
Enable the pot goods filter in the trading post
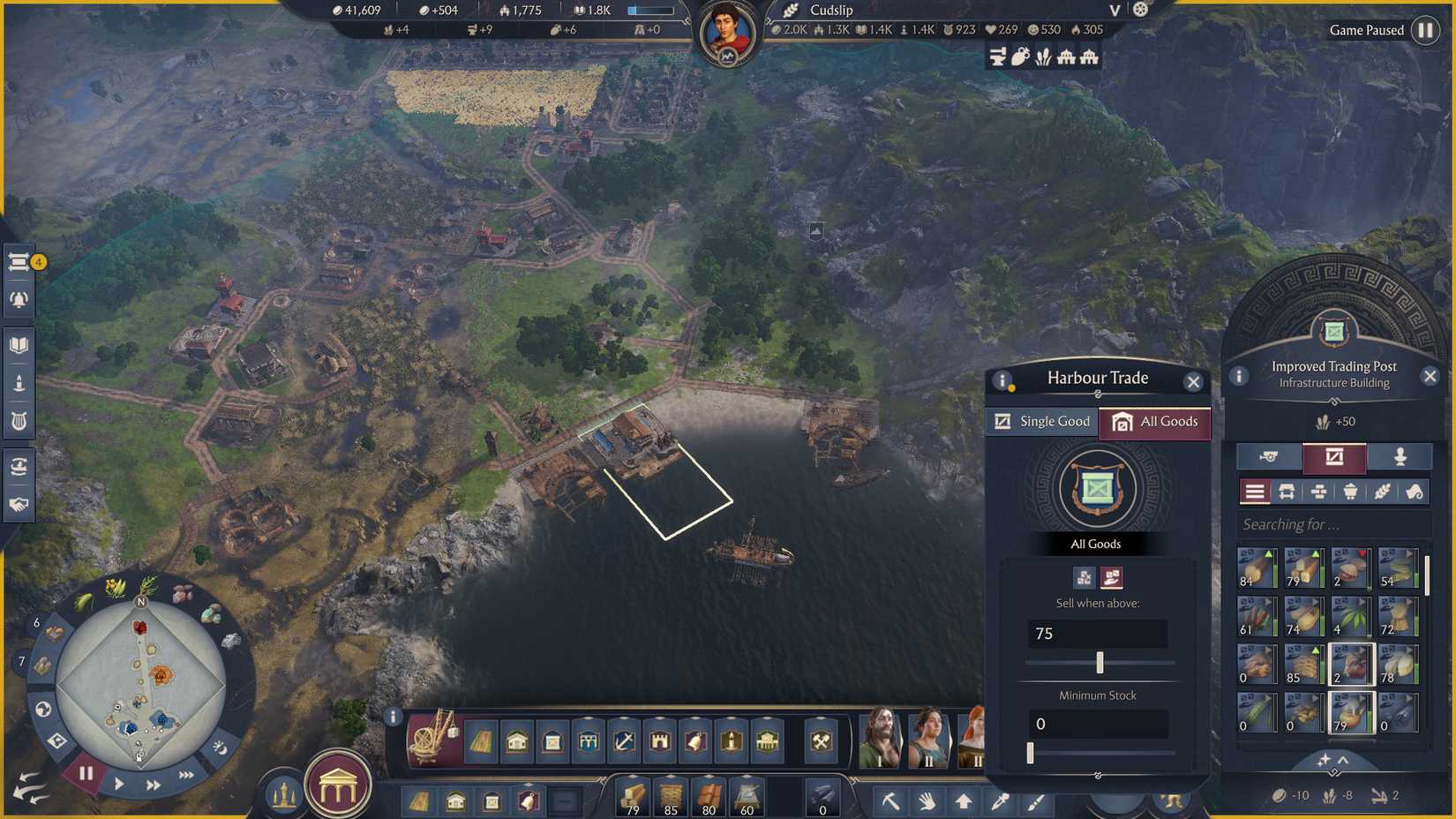click(1350, 492)
